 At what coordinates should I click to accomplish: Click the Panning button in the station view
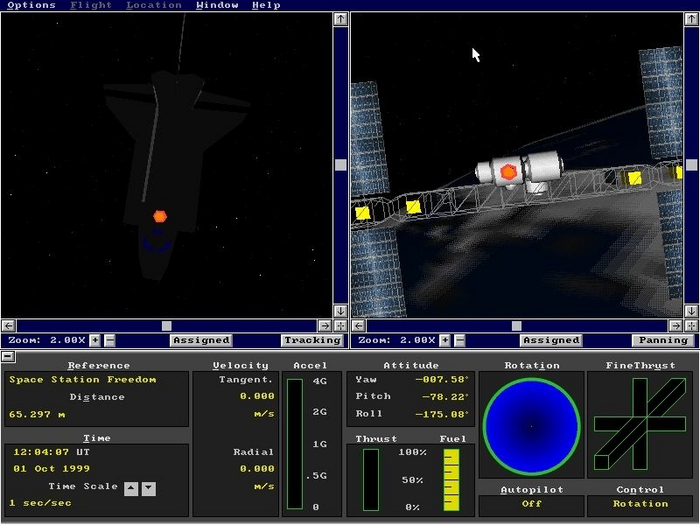[660, 340]
